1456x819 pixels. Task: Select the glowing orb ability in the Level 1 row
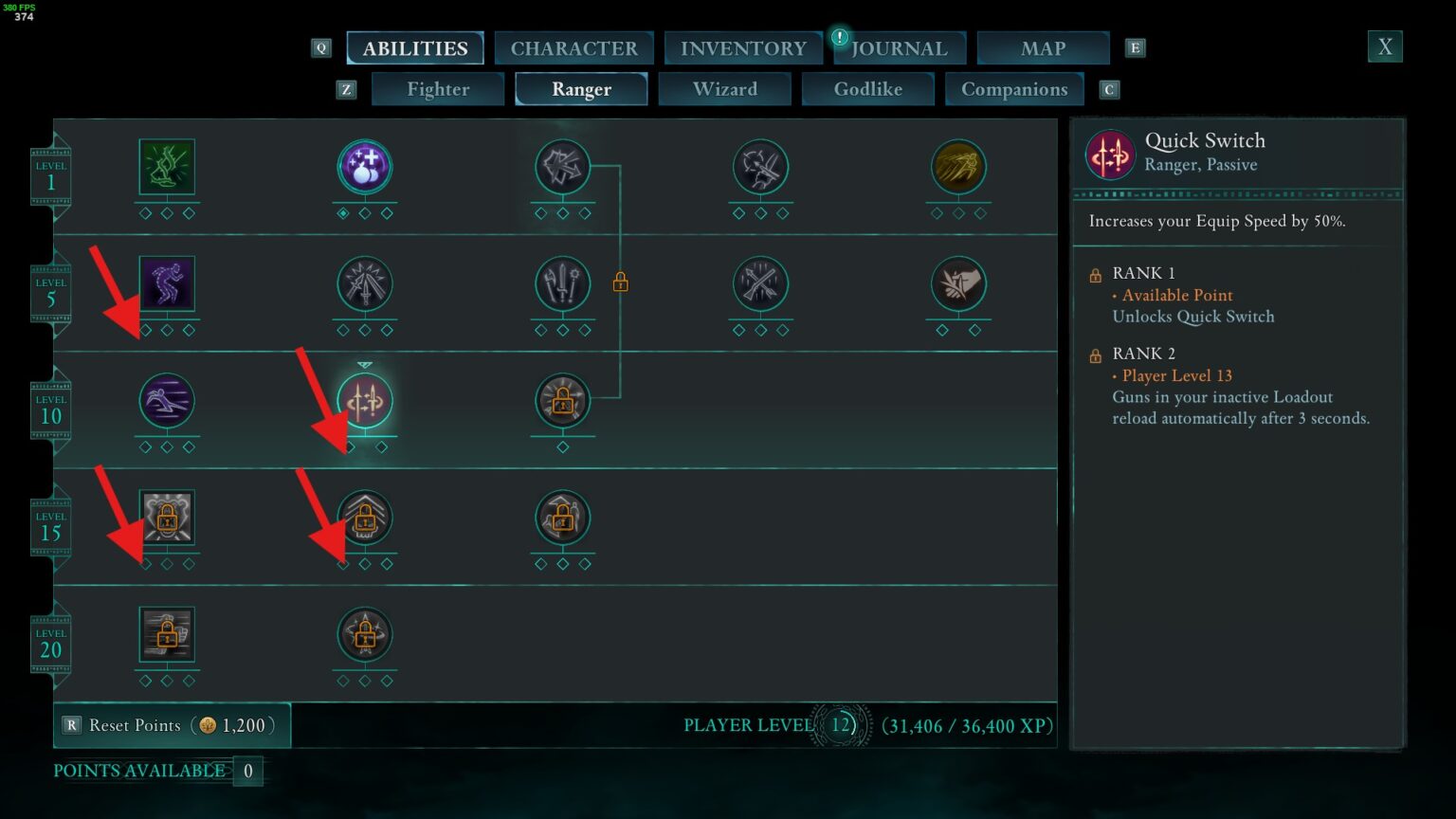365,165
